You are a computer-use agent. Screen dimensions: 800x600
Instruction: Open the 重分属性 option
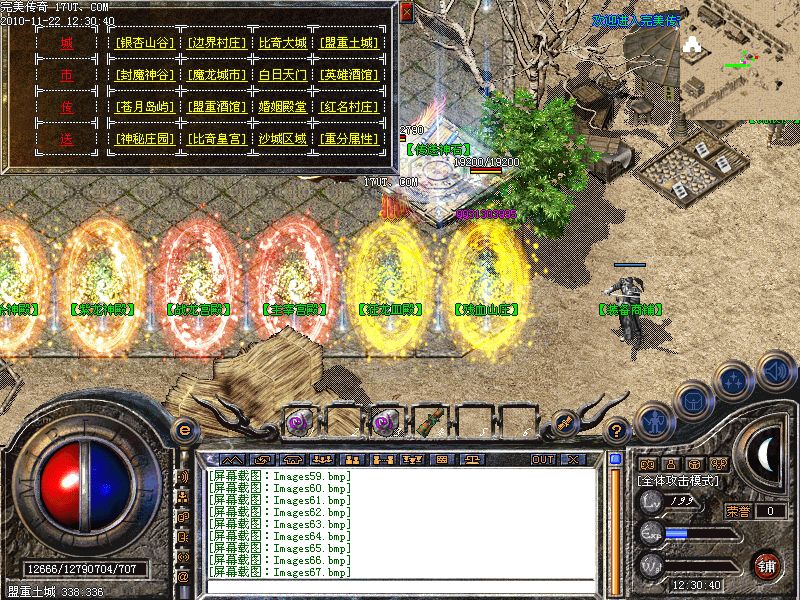pyautogui.click(x=350, y=139)
